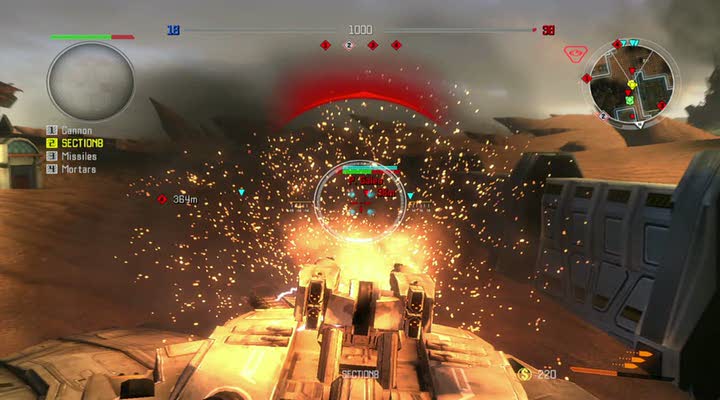
Task: Switch to the Missiles weapon
Action: point(78,156)
